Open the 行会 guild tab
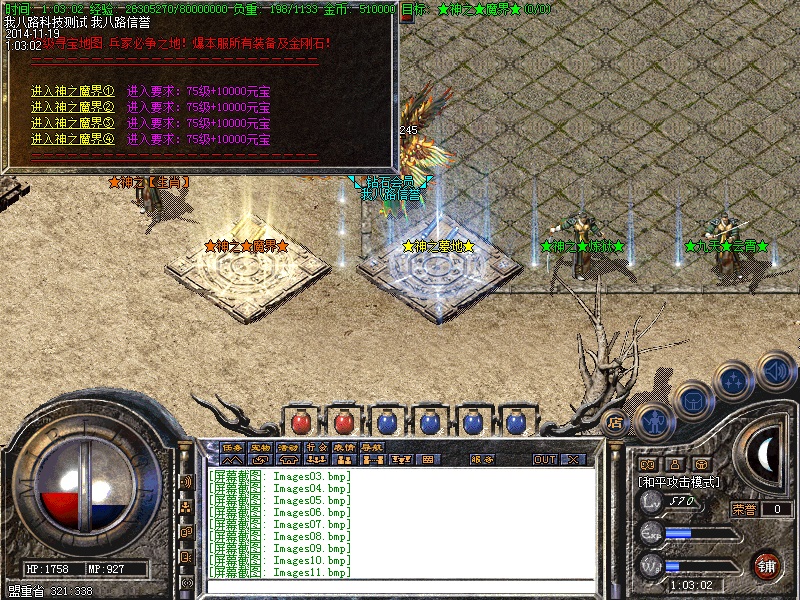Viewport: 800px width, 600px height. (x=316, y=447)
